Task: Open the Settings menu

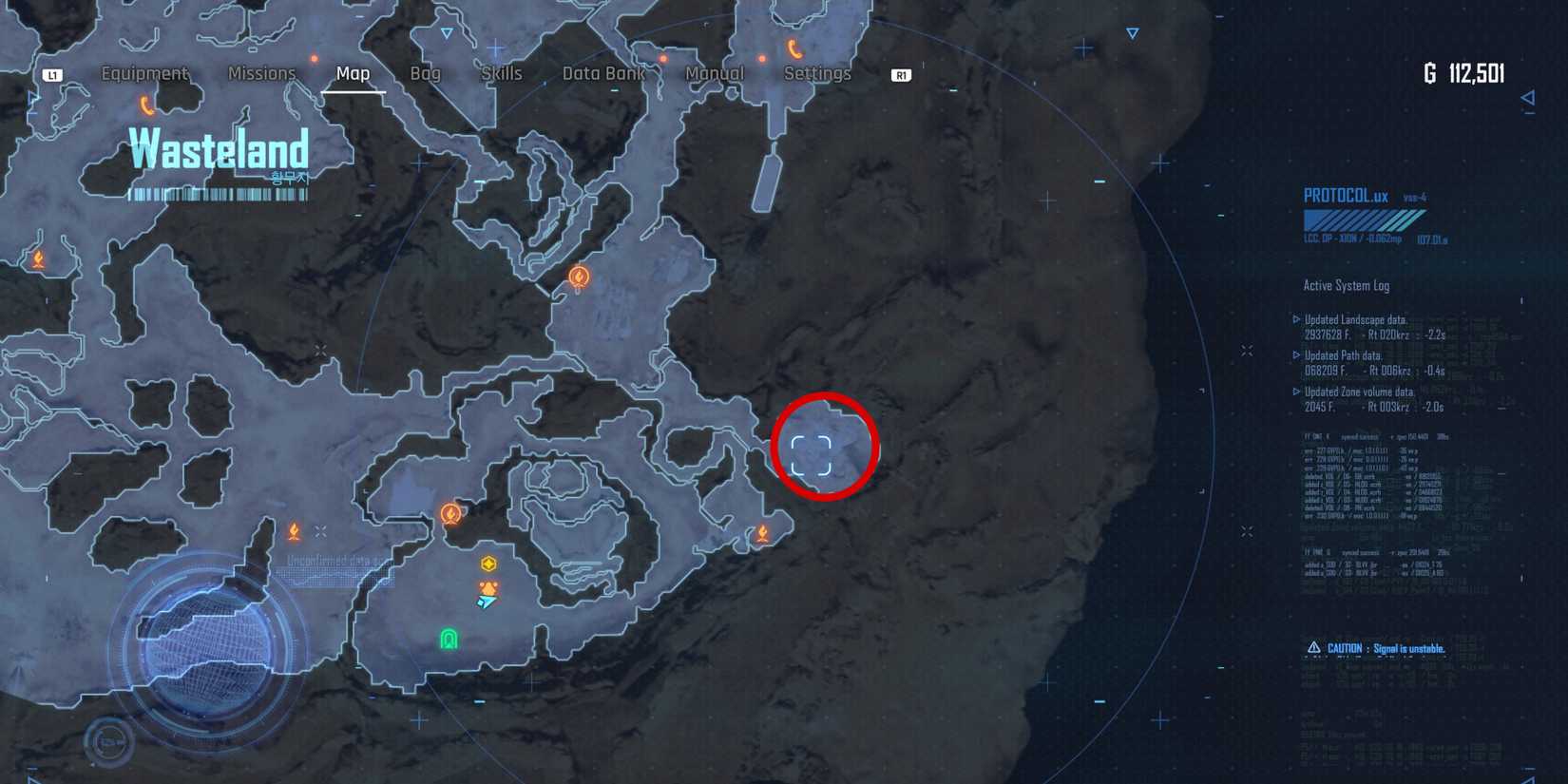Action: tap(817, 73)
